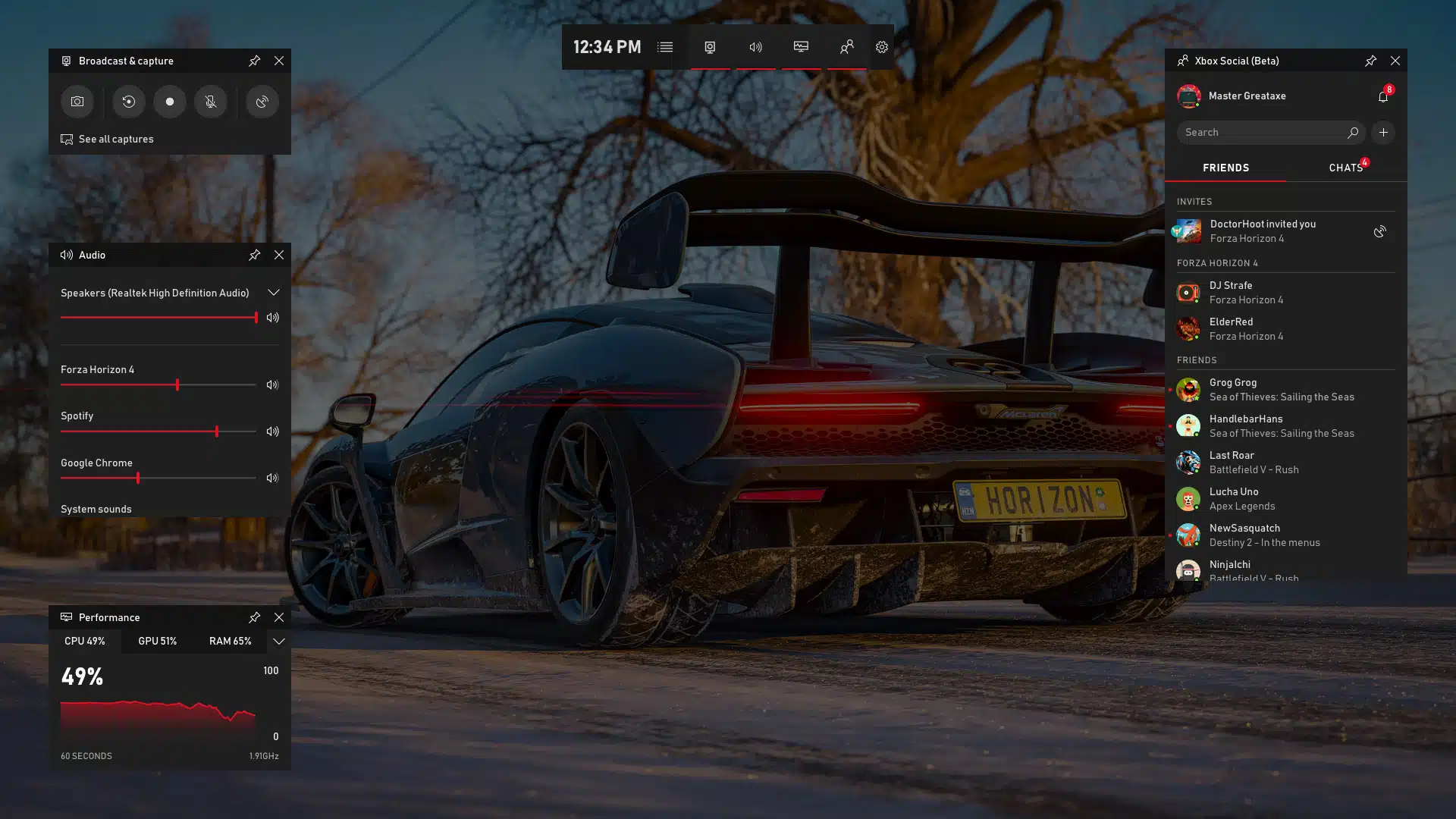Mute Spotify audio
Viewport: 1456px width, 819px height.
pyautogui.click(x=271, y=431)
